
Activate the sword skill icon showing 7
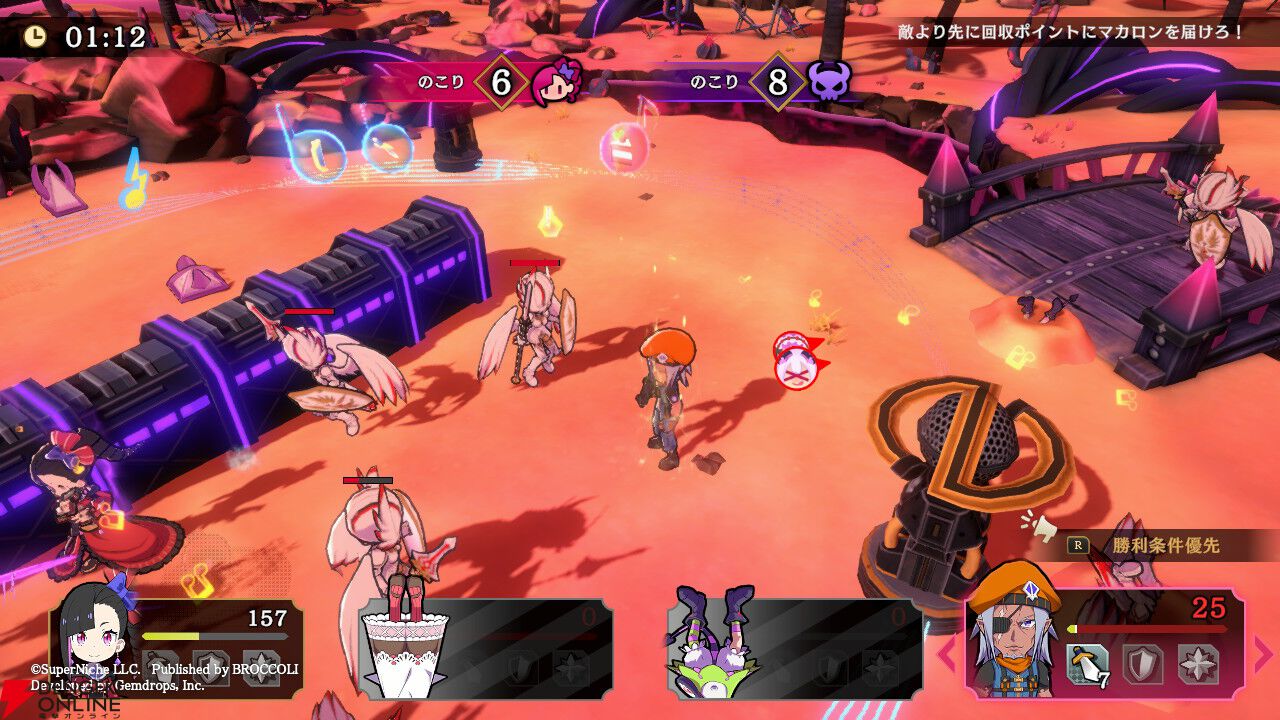[x=1087, y=663]
